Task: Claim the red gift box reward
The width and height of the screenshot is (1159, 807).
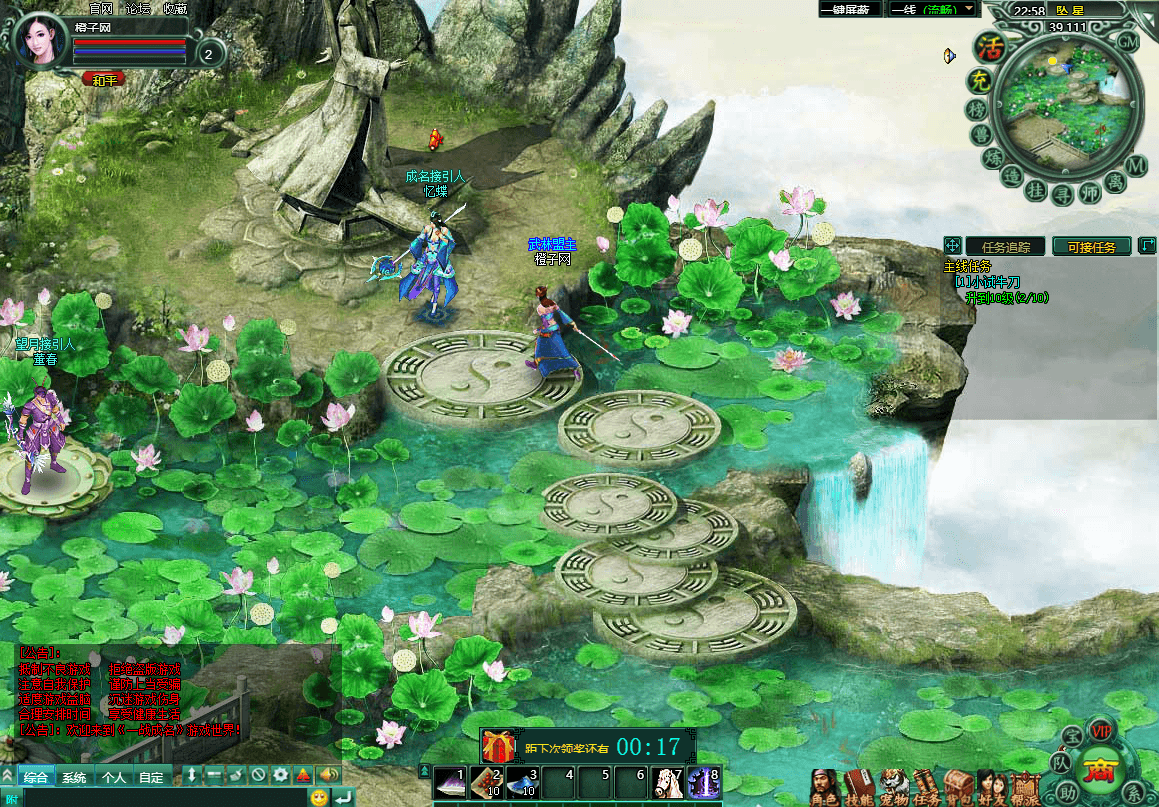Action: pos(497,746)
